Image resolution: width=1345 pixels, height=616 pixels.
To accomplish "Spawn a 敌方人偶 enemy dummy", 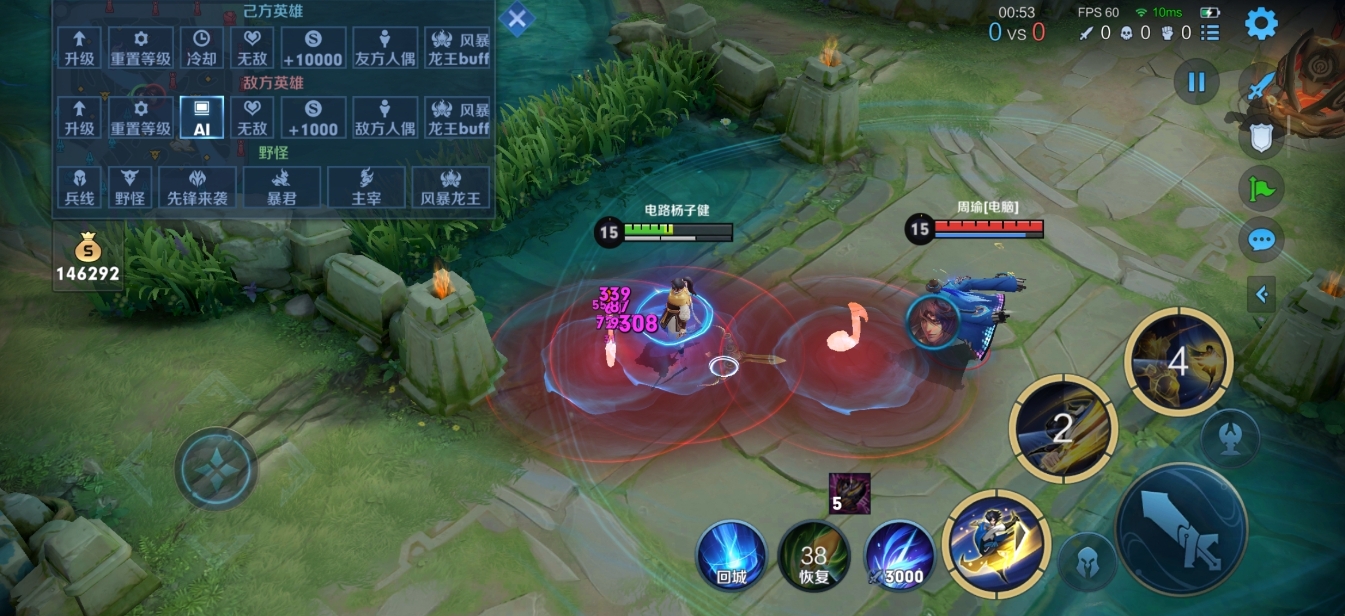I will (x=385, y=117).
